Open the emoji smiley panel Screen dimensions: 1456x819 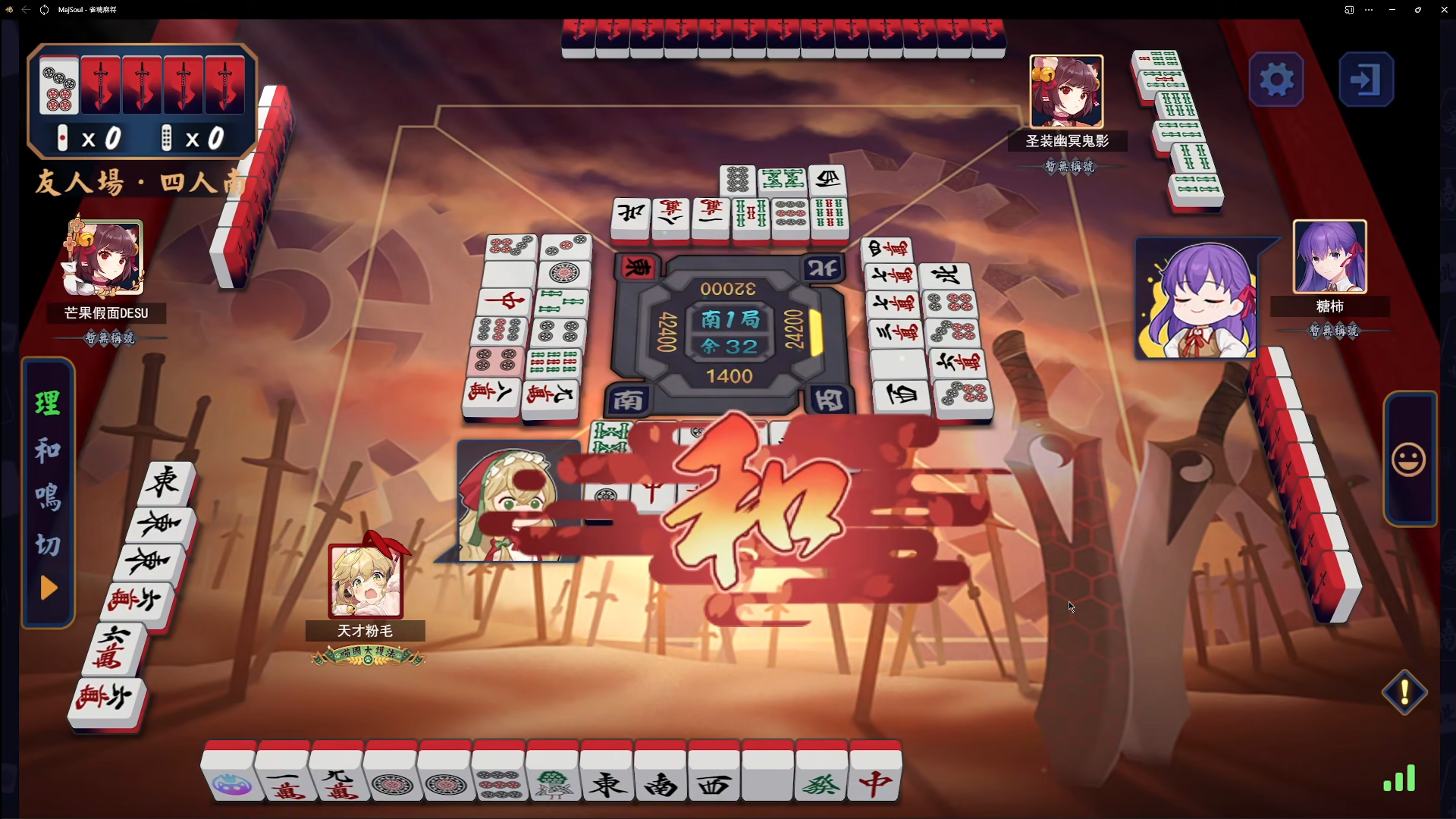click(x=1409, y=460)
